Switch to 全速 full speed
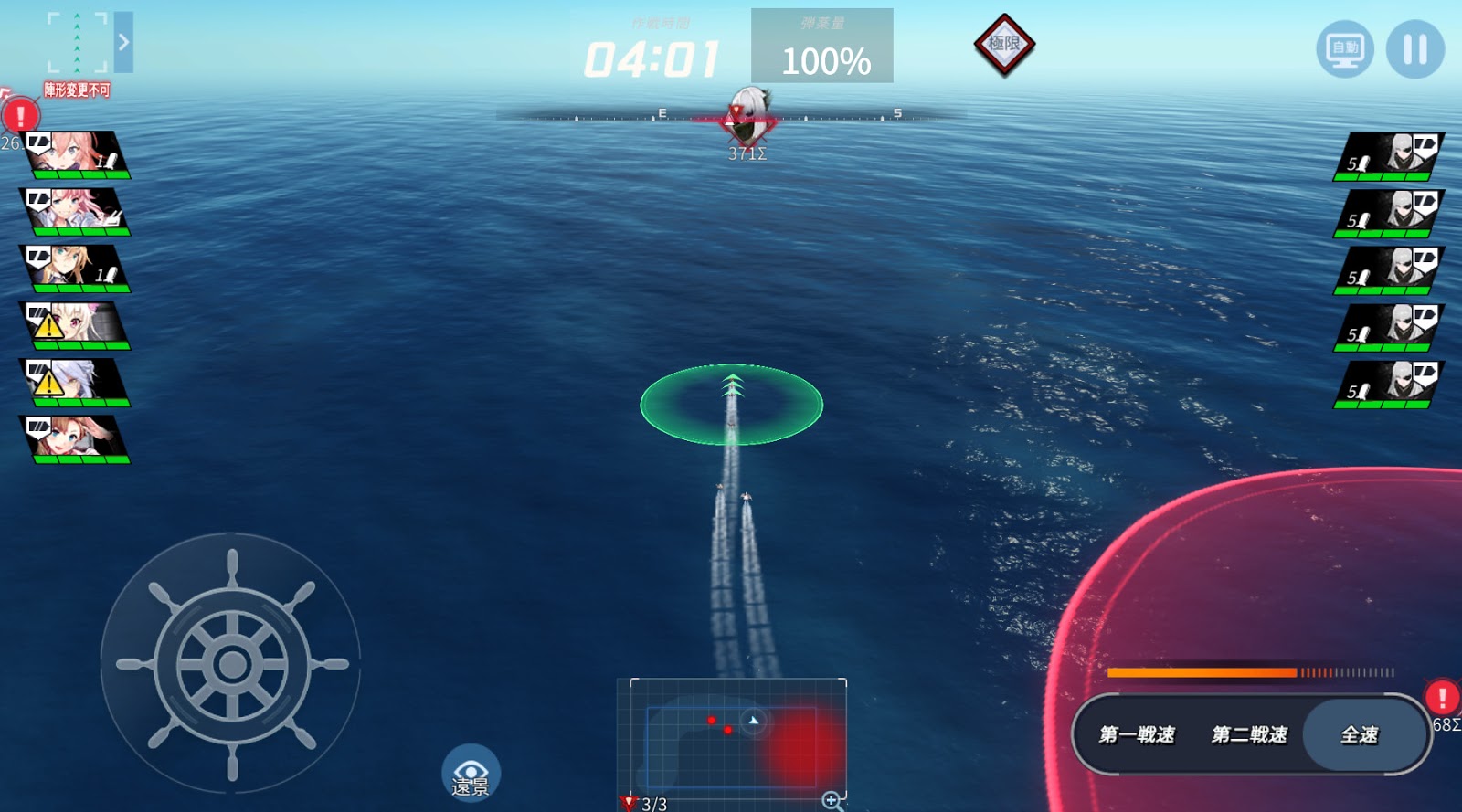 pyautogui.click(x=1360, y=734)
